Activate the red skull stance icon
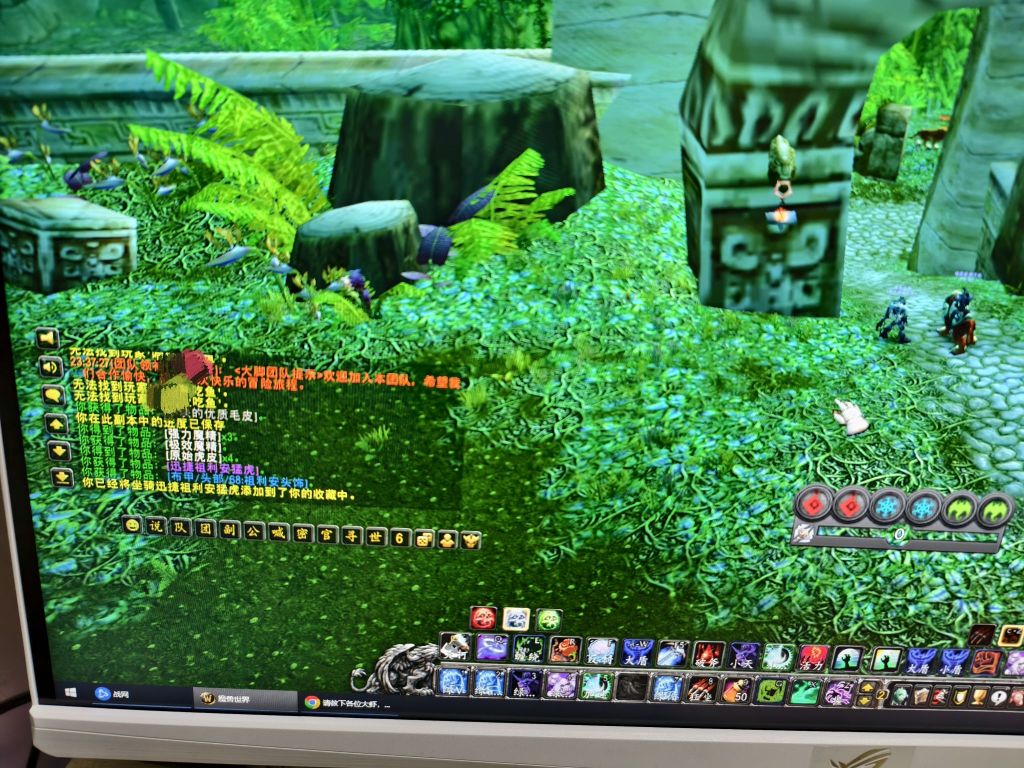The image size is (1024, 768). (x=483, y=618)
